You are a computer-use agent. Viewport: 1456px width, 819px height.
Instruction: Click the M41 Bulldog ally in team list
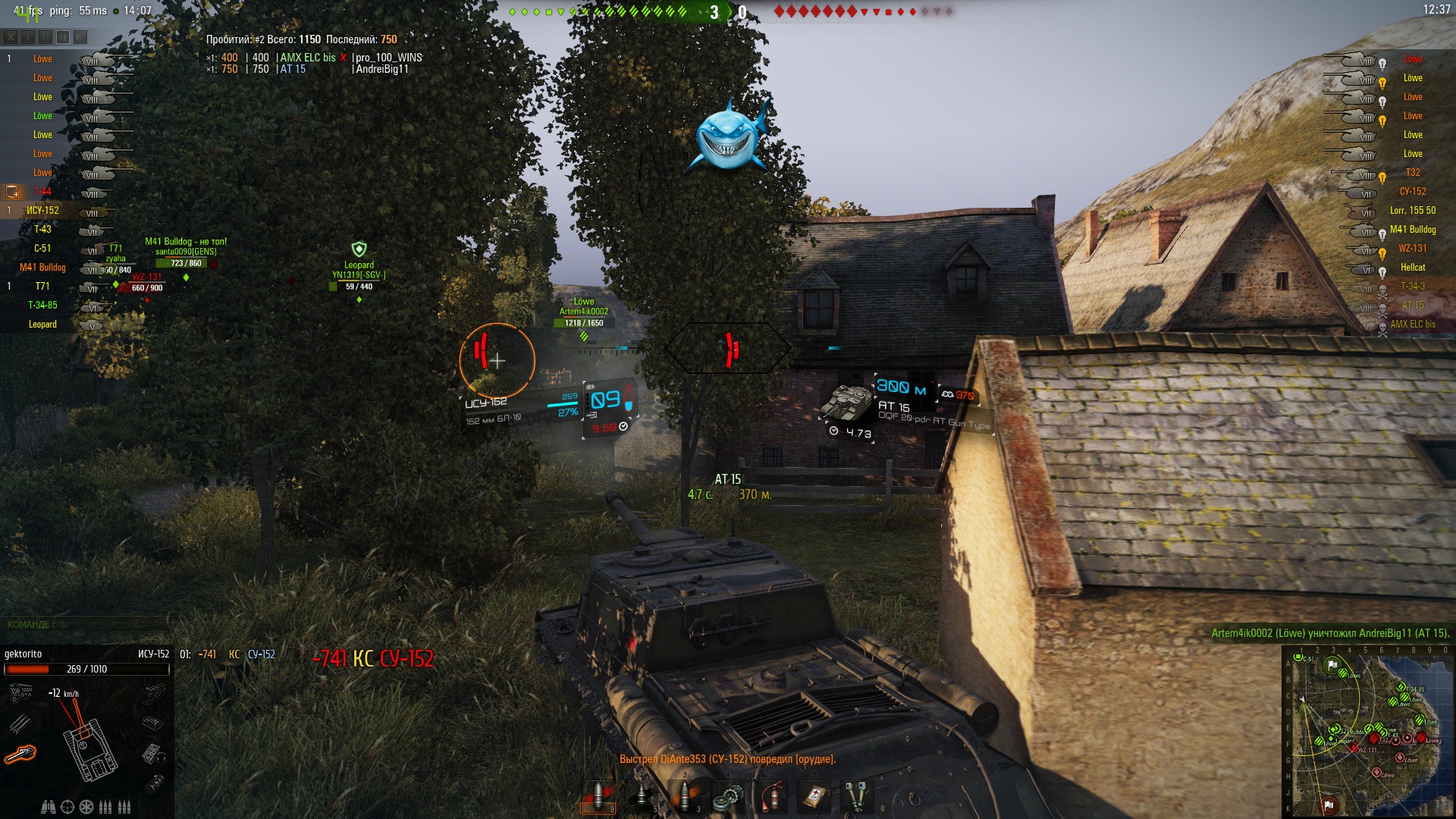click(x=42, y=267)
